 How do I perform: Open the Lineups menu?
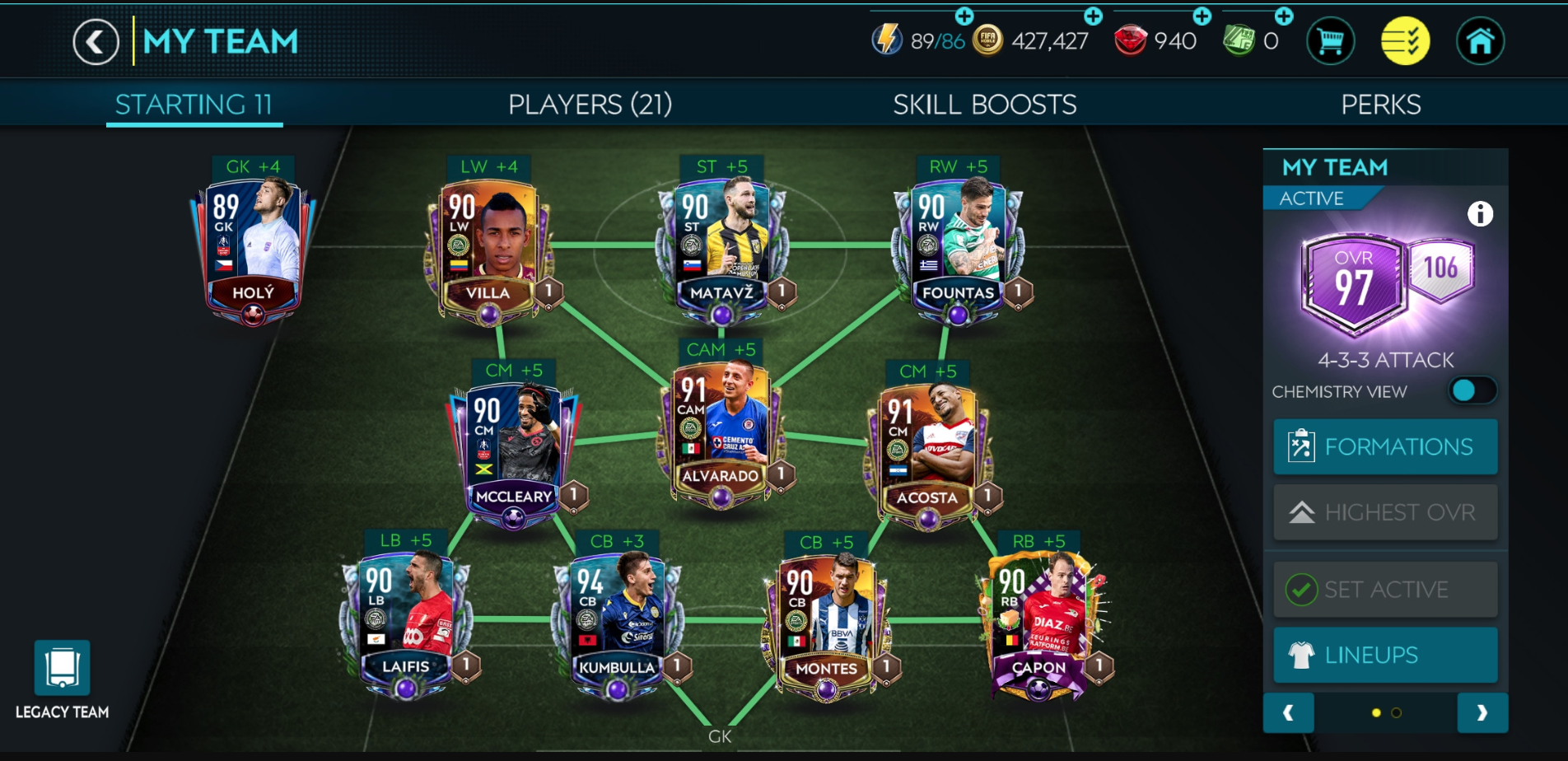point(1385,655)
